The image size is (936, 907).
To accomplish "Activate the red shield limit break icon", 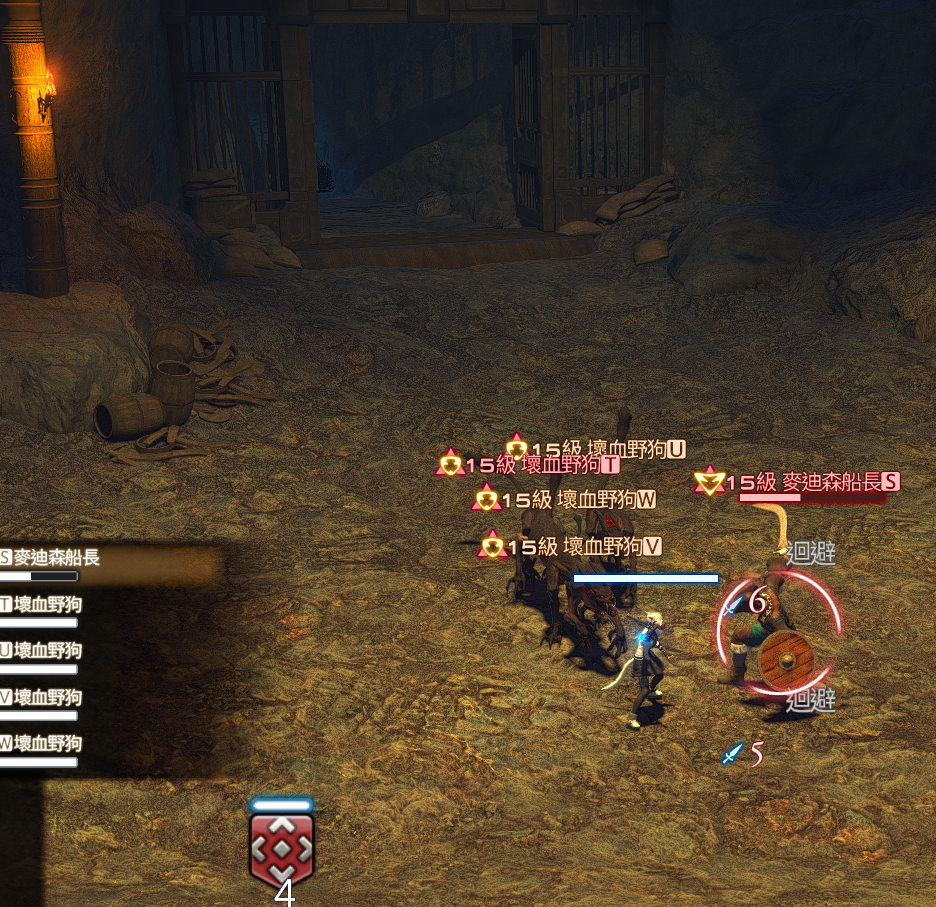I will (x=282, y=847).
